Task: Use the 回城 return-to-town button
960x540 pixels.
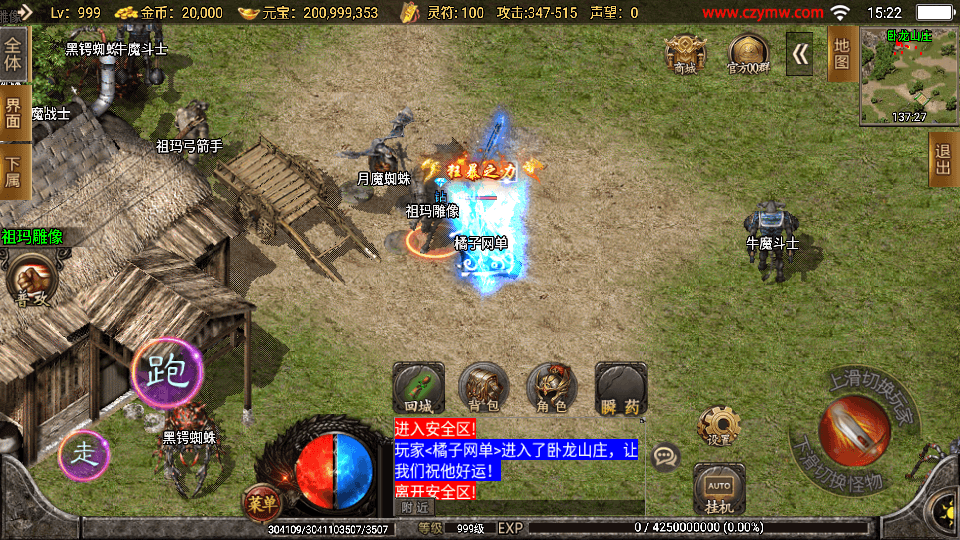Action: tap(418, 388)
